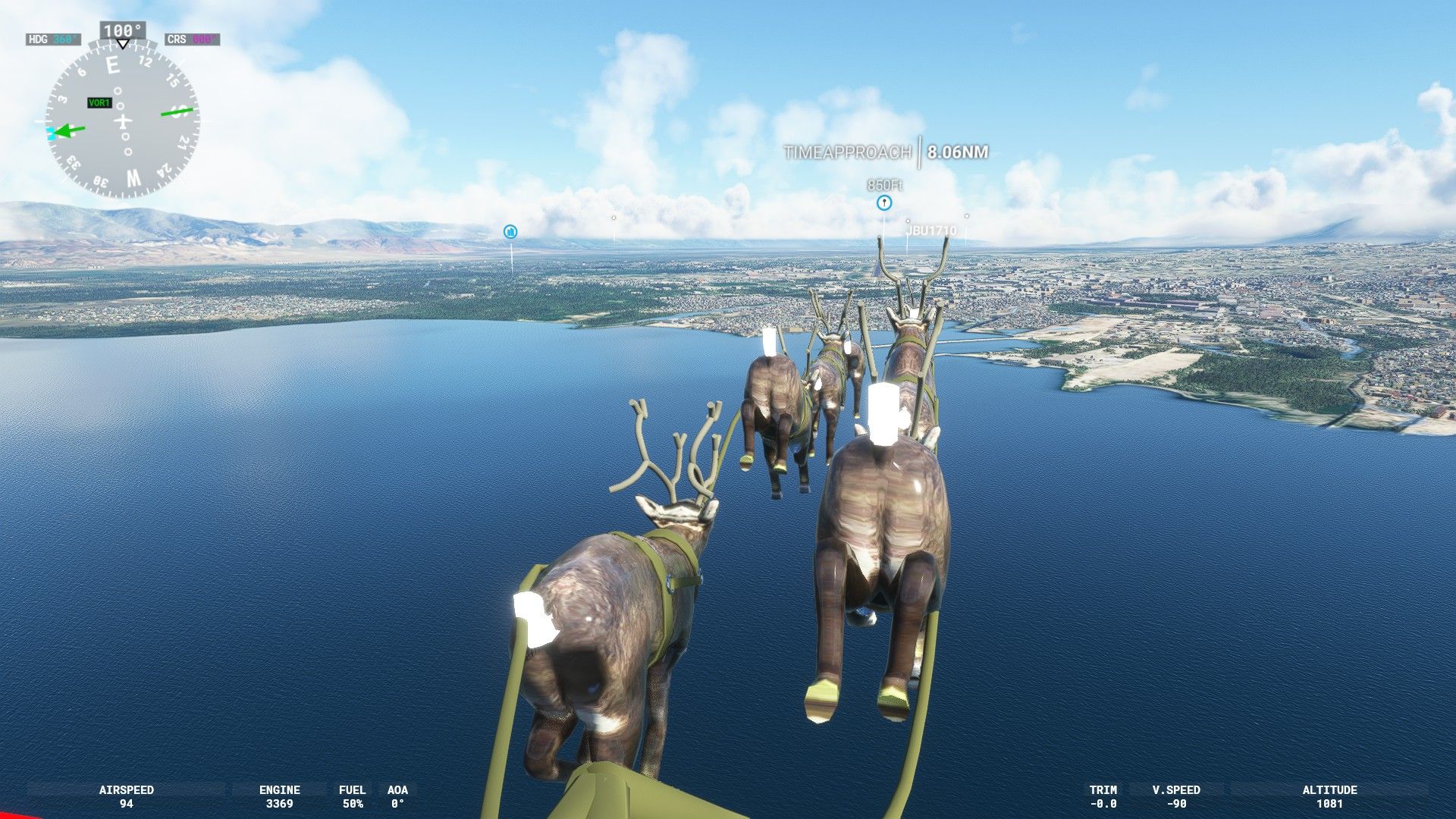Click the blue point-of-interest marker icon
Screen dimensions: 1456x819
510,231
